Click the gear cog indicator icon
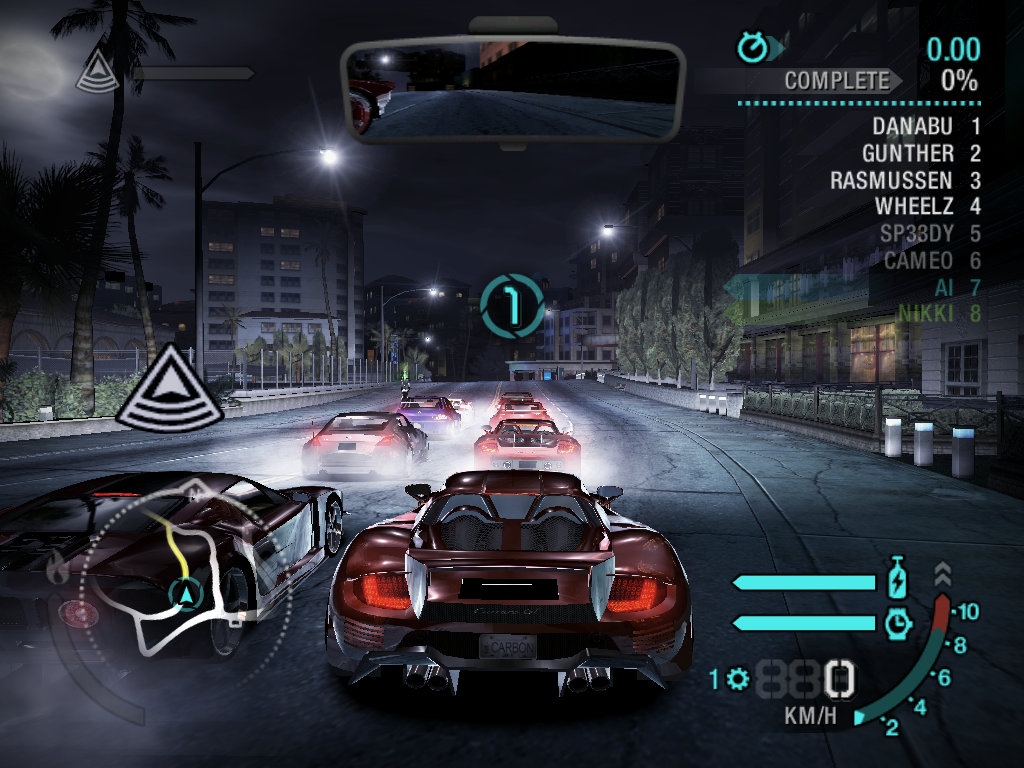 (739, 680)
